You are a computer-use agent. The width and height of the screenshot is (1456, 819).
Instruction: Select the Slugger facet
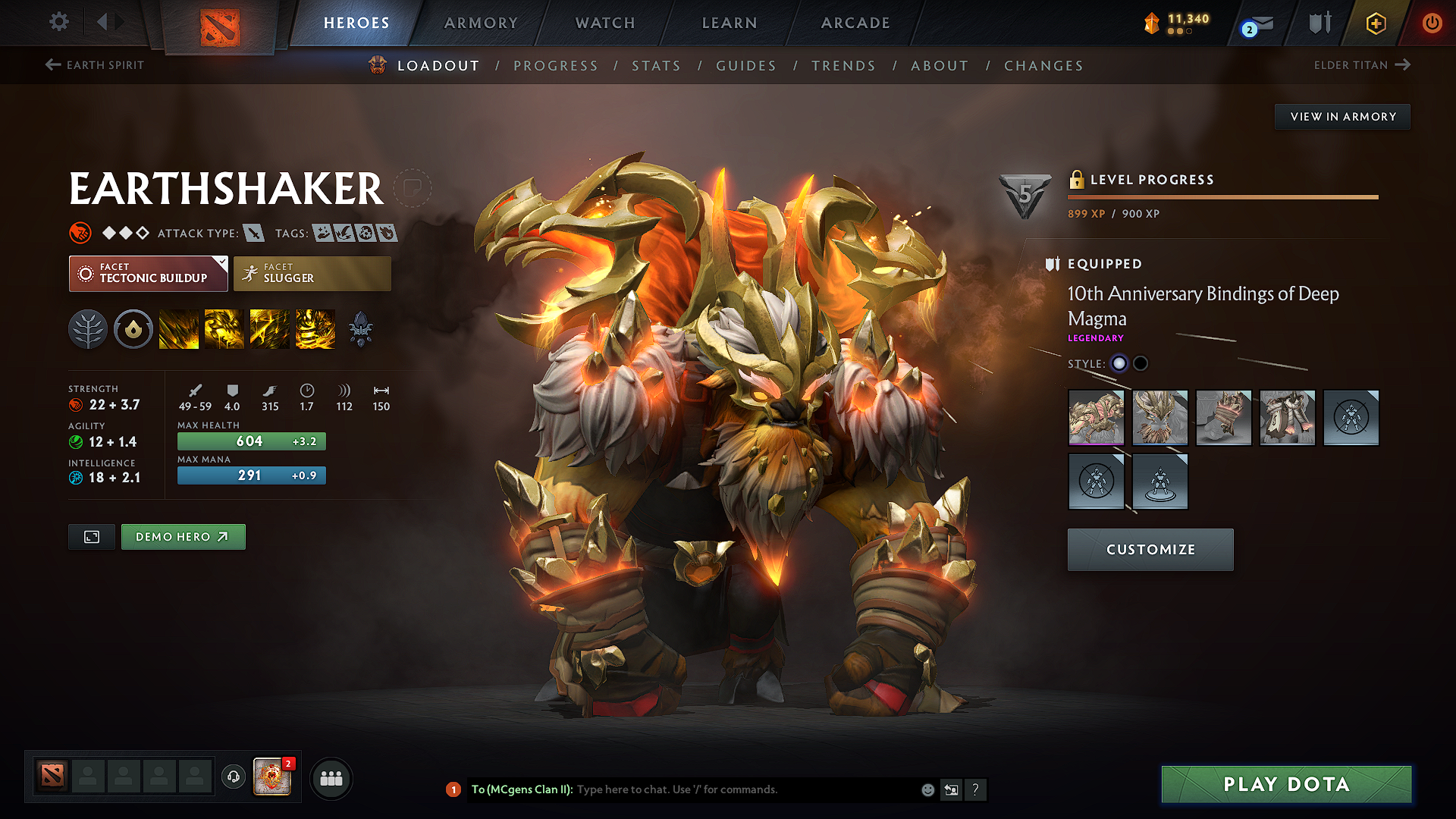pos(312,274)
